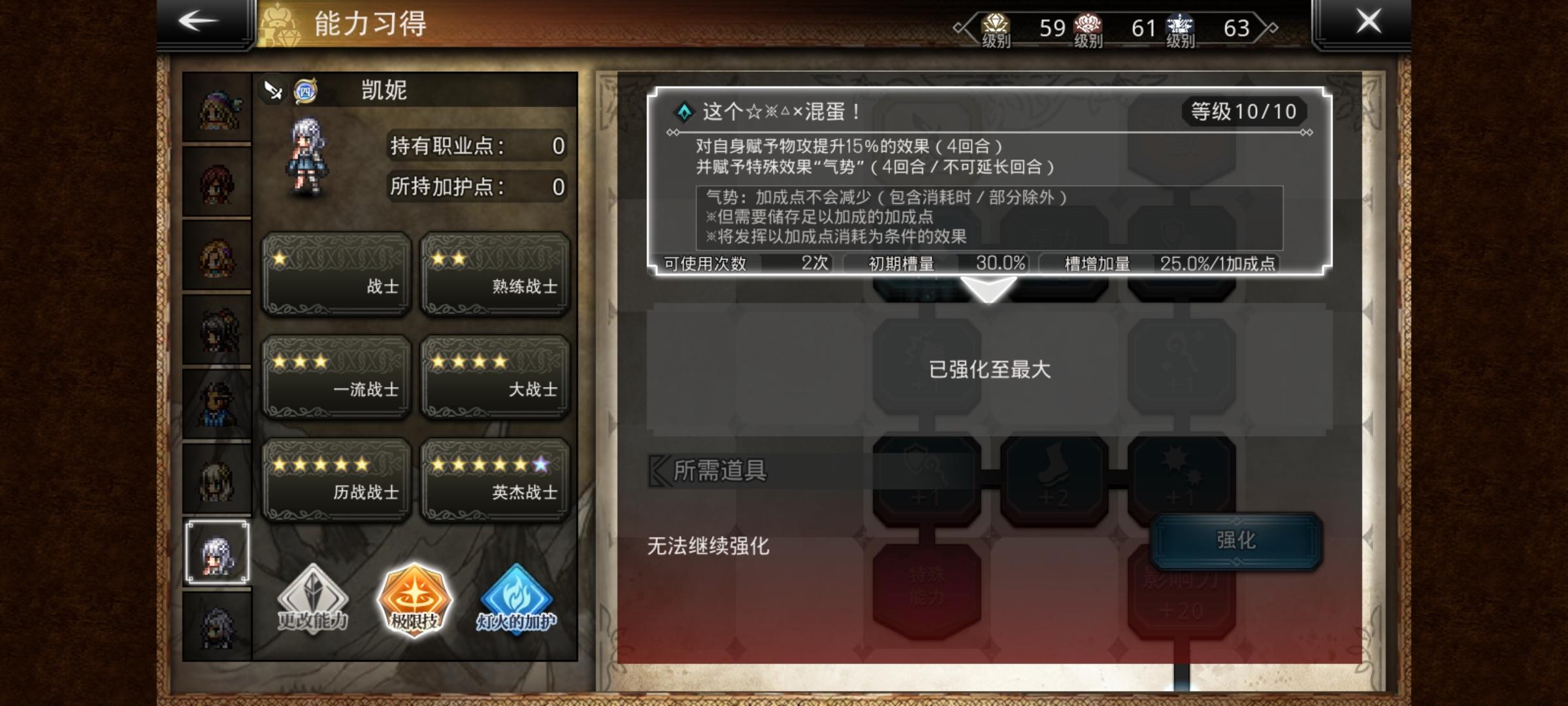Viewport: 1568px width, 706px height.
Task: Select the one-star 战士 job
Action: click(335, 275)
